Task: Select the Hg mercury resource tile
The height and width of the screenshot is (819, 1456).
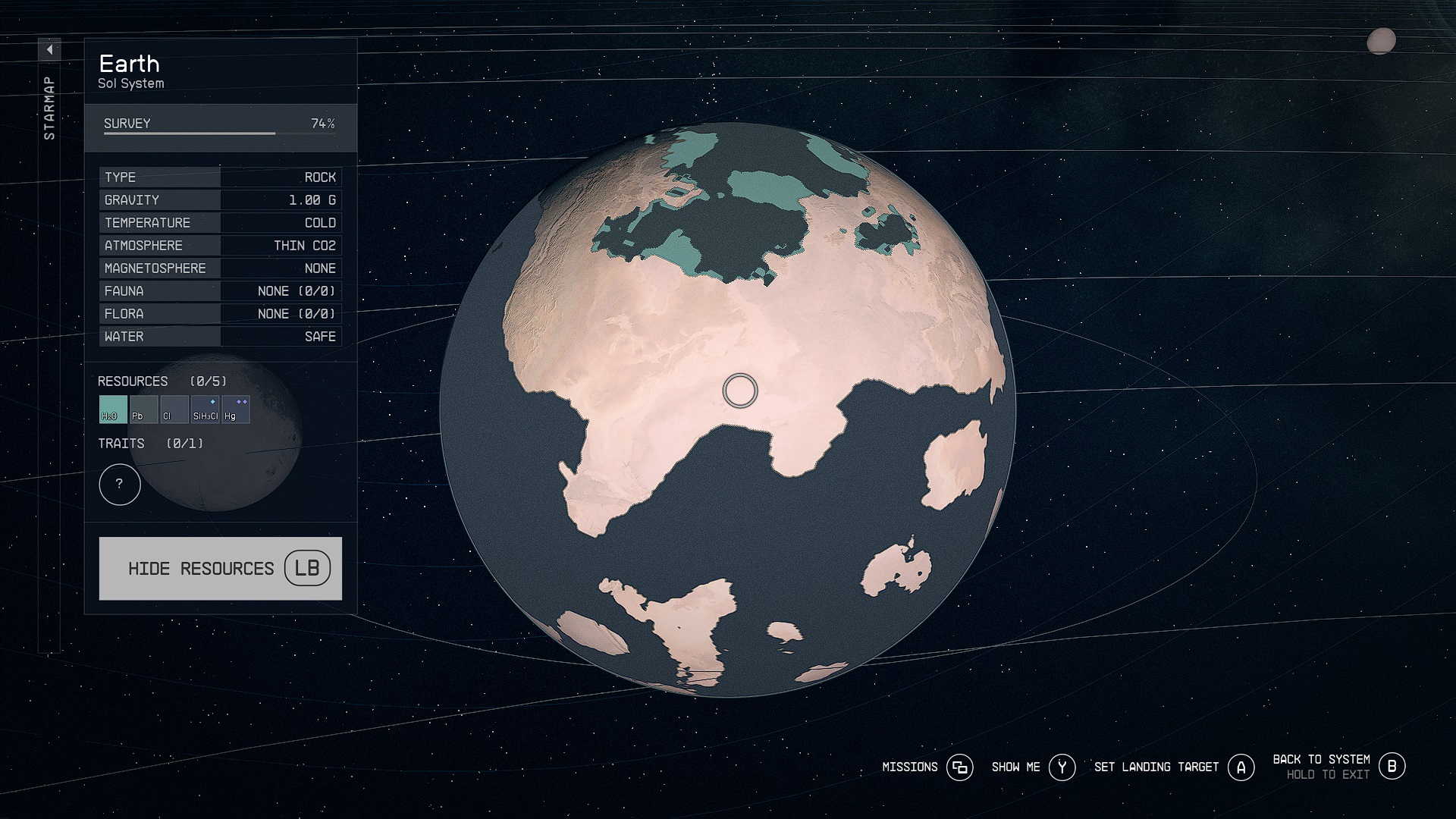Action: (235, 409)
